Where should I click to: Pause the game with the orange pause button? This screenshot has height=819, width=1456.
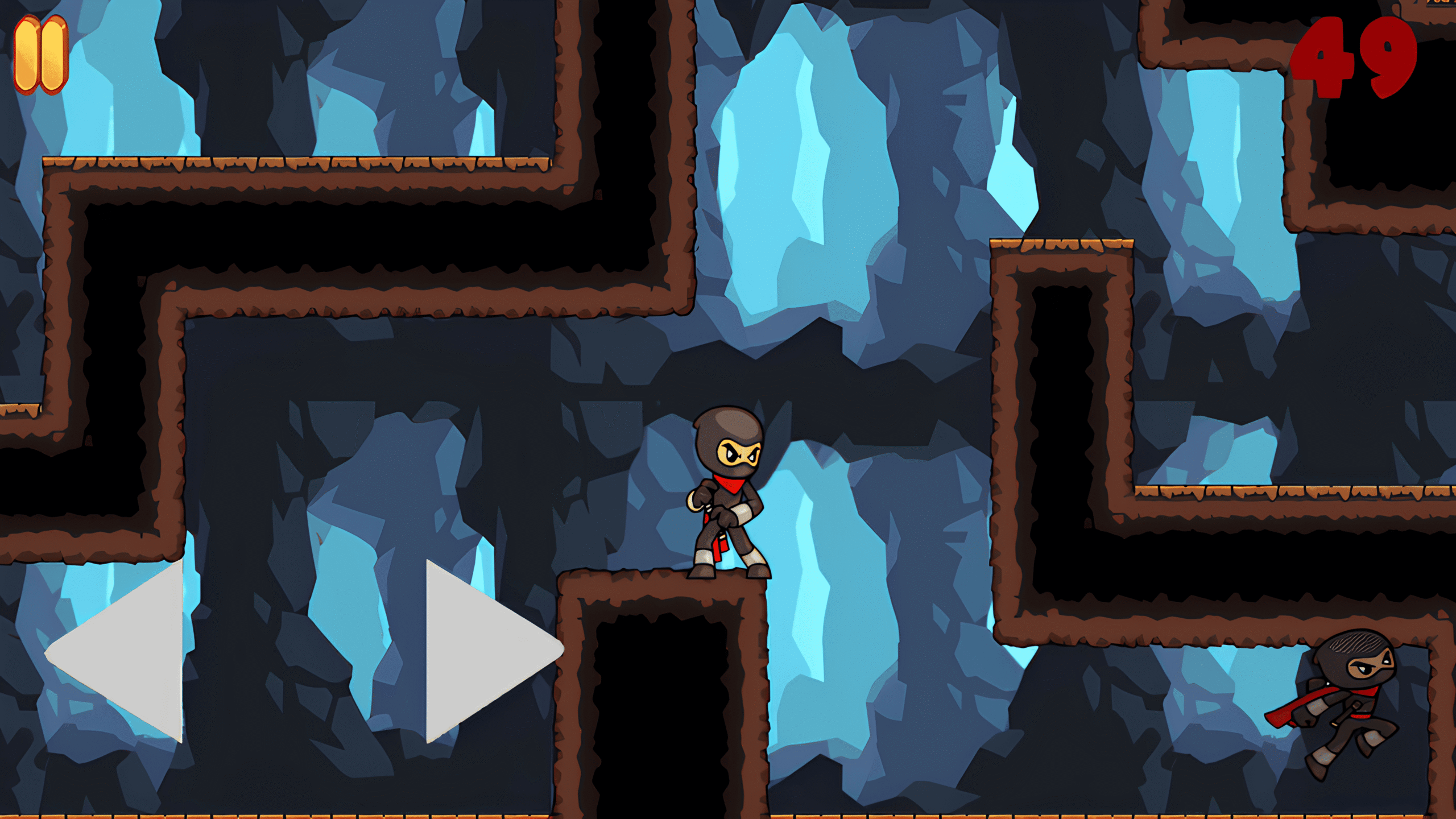coord(41,54)
